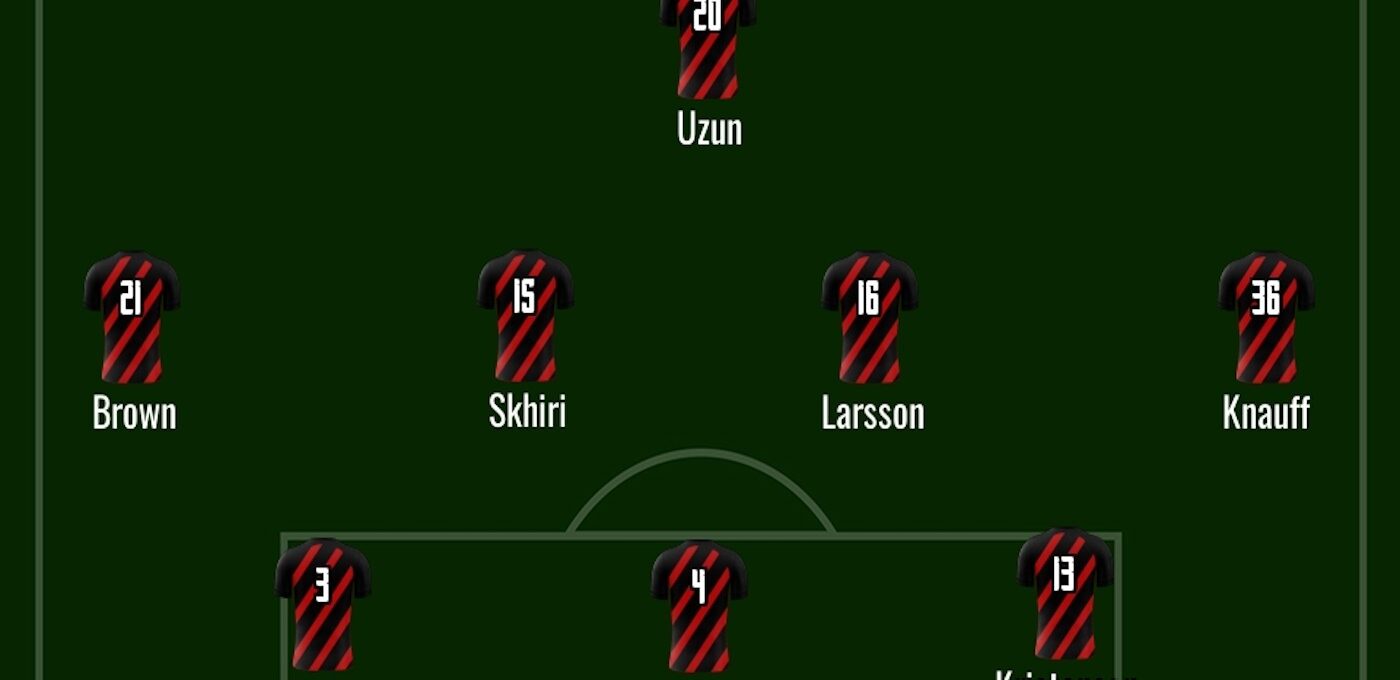Image resolution: width=1400 pixels, height=680 pixels.
Task: Select Larsson in the number 16 shirt
Action: tap(869, 316)
